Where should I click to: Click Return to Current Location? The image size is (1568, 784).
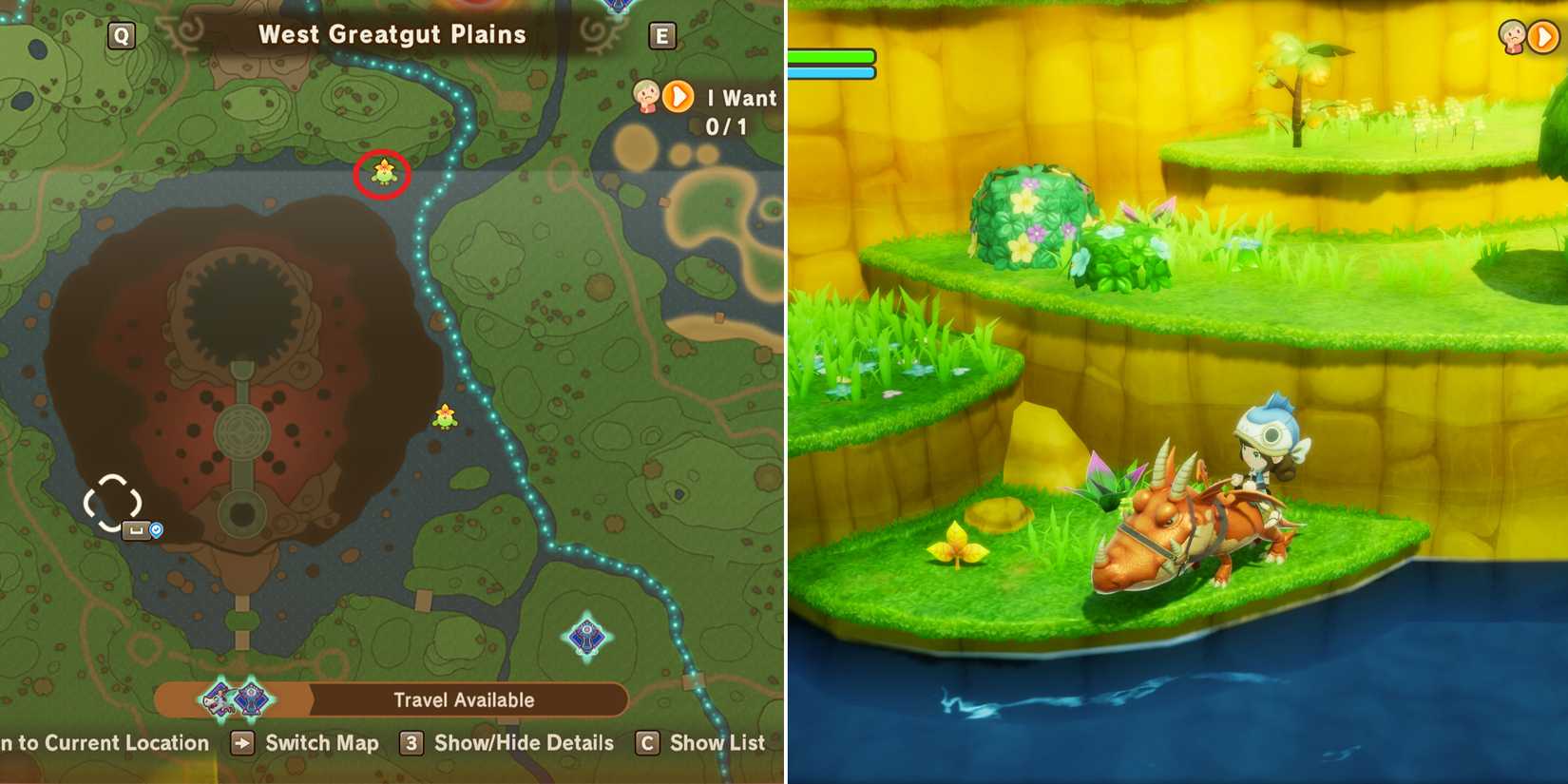point(105,742)
